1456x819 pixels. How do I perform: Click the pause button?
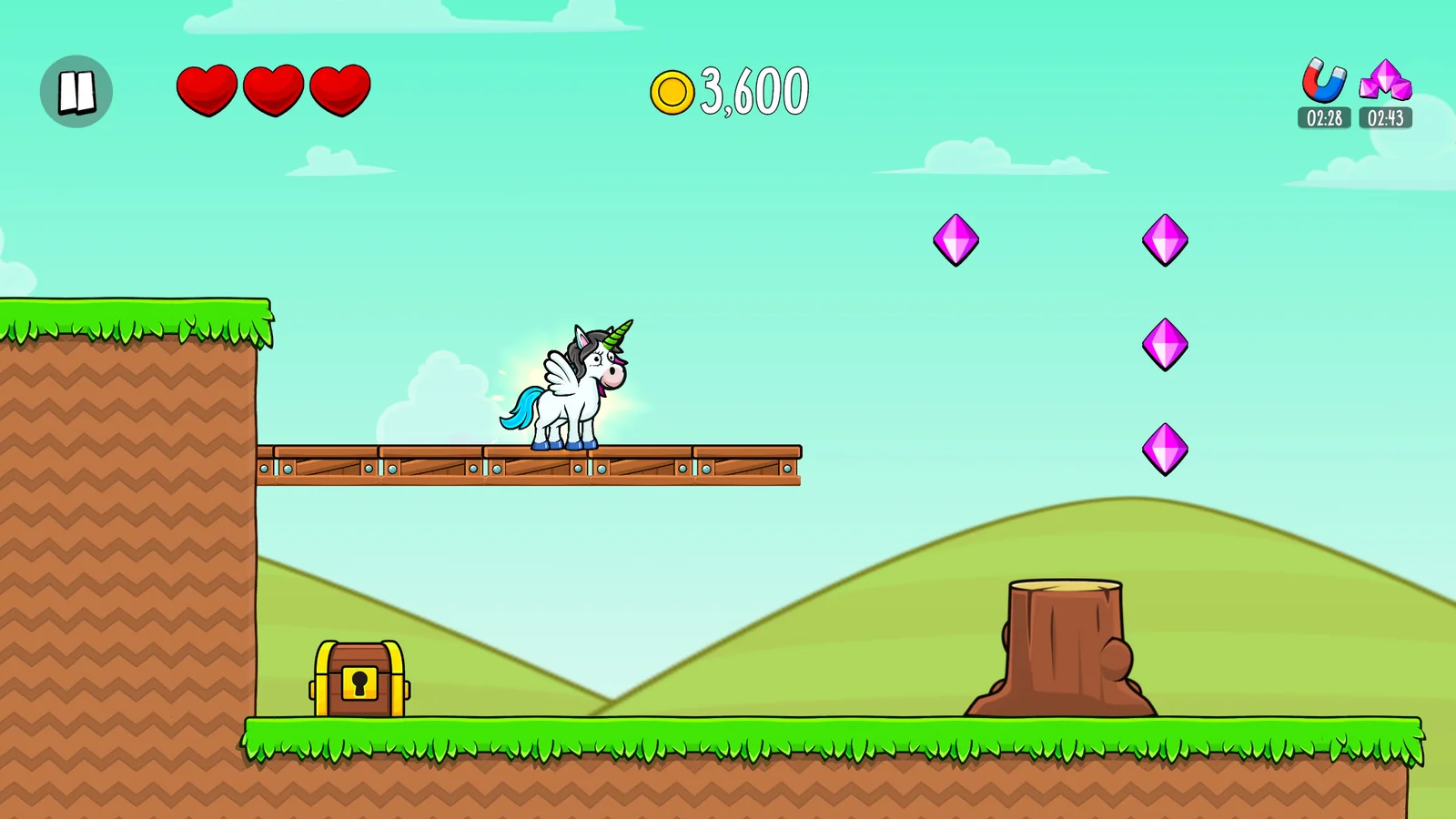click(x=76, y=91)
